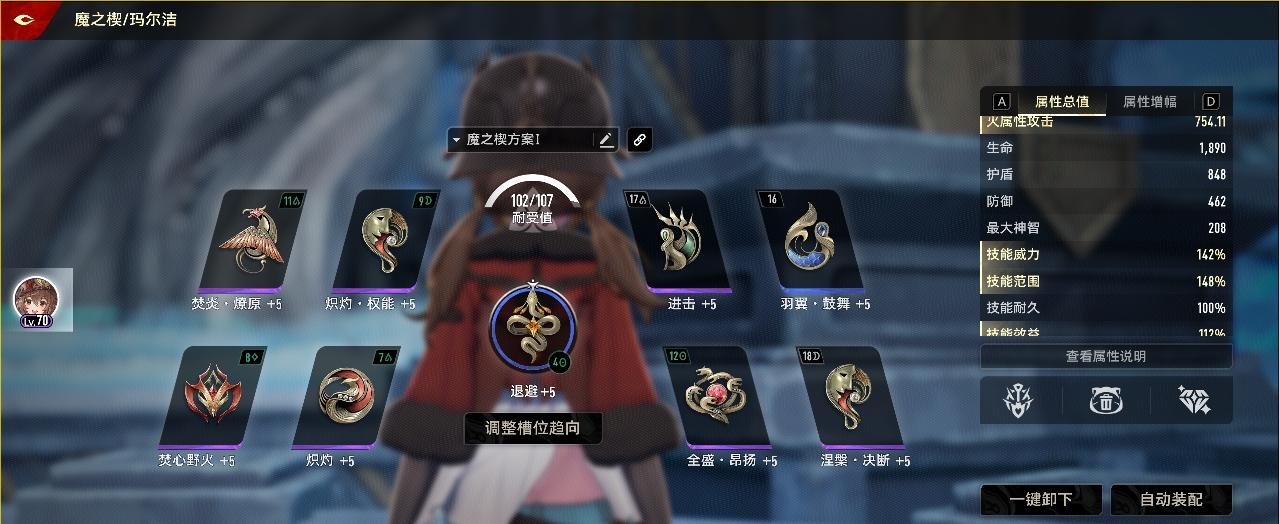Click the 调整槽位趋向 button
The height and width of the screenshot is (524, 1279).
coord(533,429)
